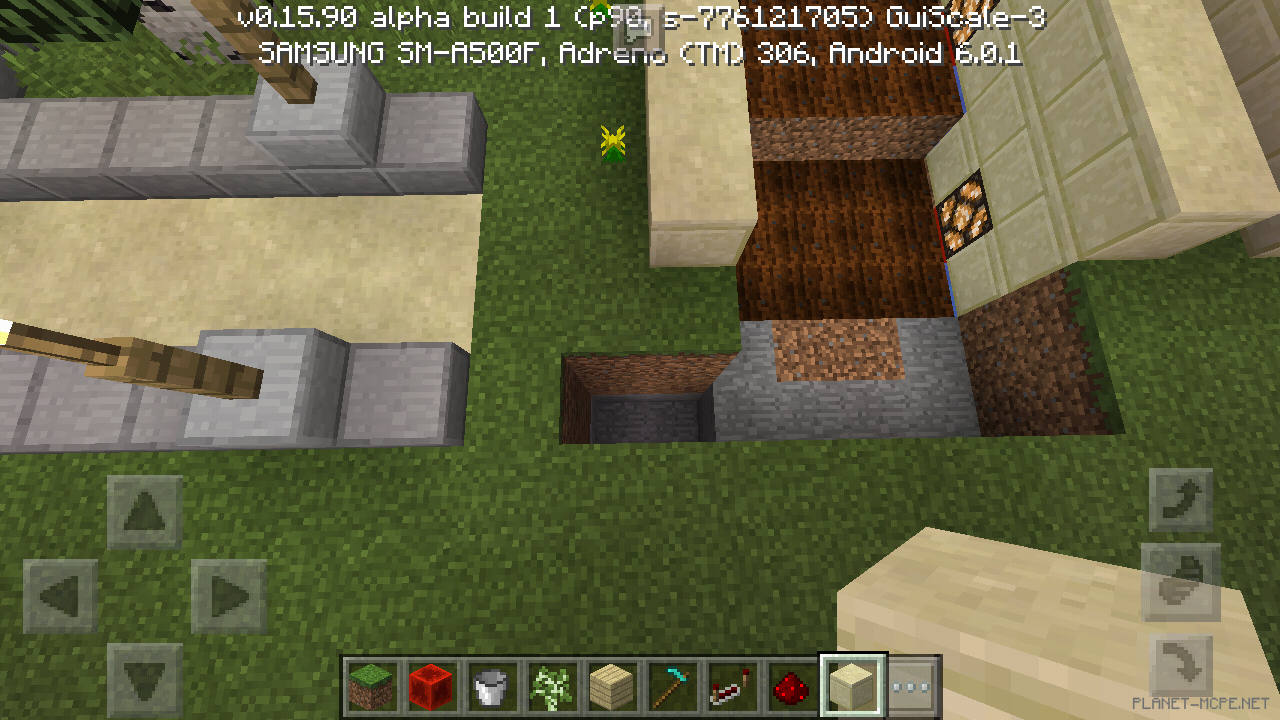The image size is (1280, 720).
Task: Select the wooden planks in the hotbar
Action: 611,685
